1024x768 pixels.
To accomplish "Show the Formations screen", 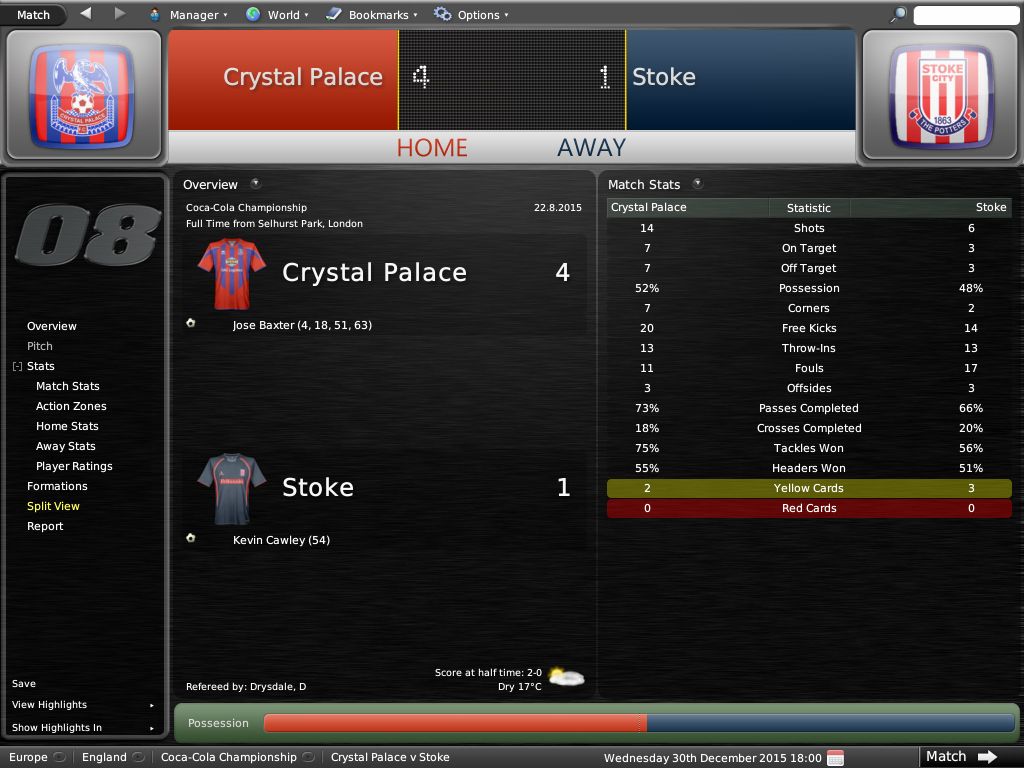I will (x=57, y=486).
